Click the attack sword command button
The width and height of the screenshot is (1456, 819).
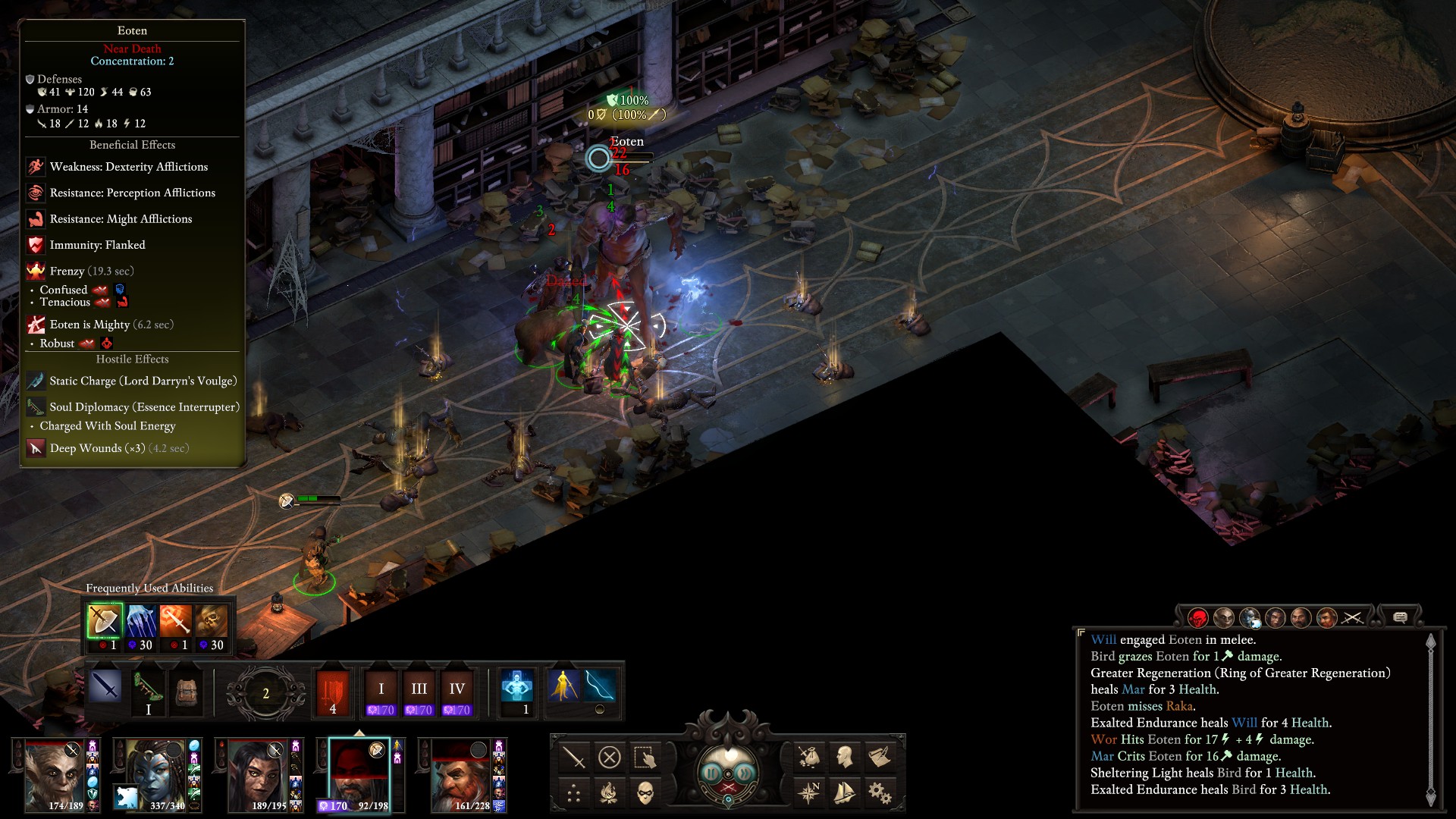coord(574,757)
